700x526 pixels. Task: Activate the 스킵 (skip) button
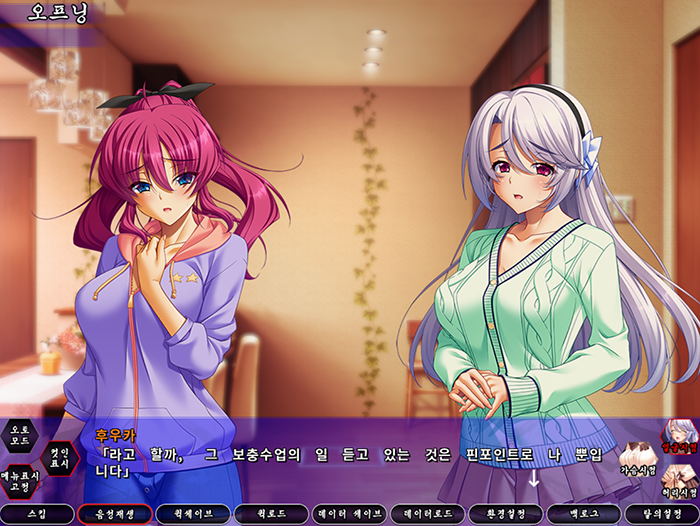37,514
